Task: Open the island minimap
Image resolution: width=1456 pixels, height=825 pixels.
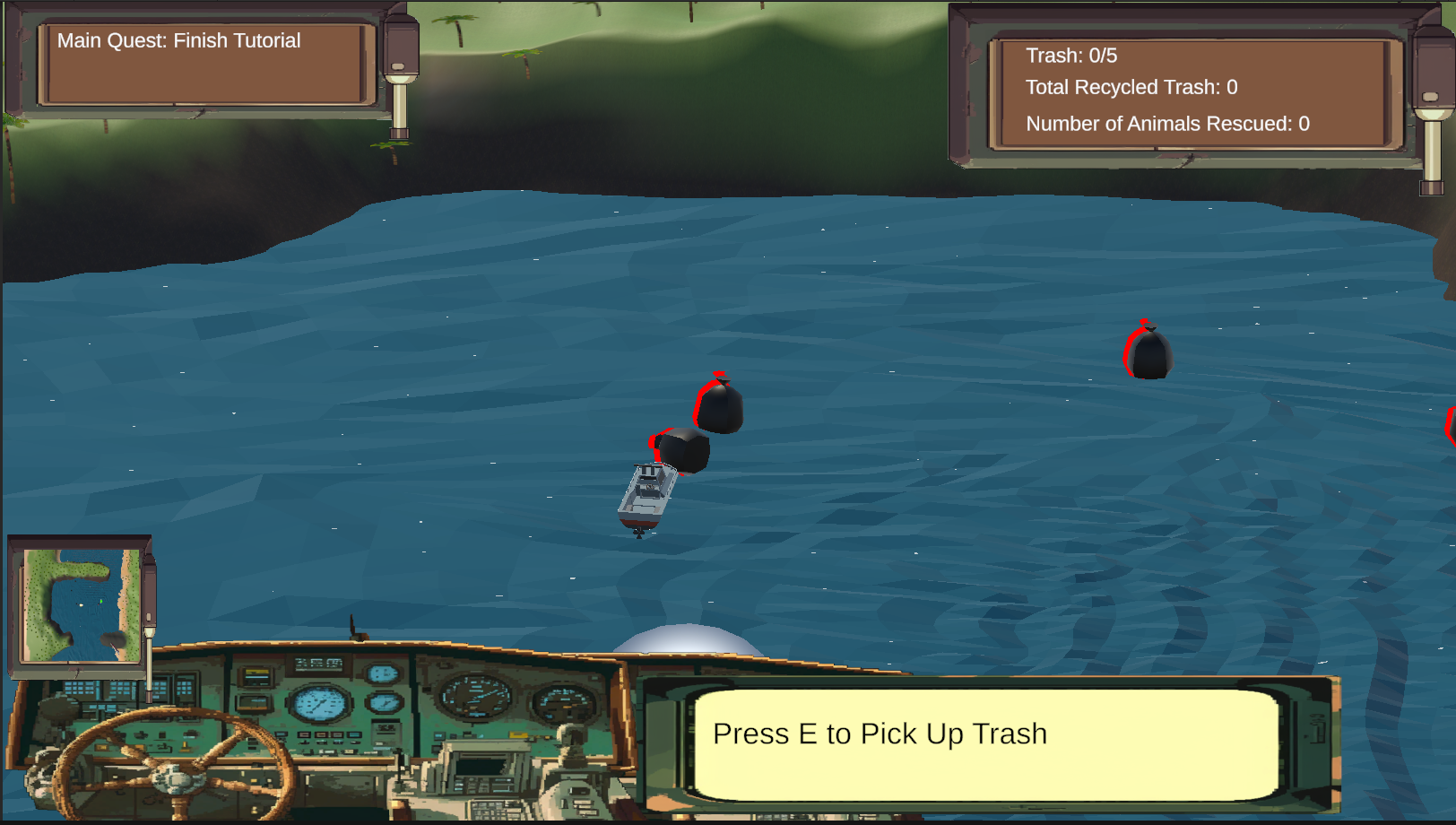Action: [x=80, y=606]
